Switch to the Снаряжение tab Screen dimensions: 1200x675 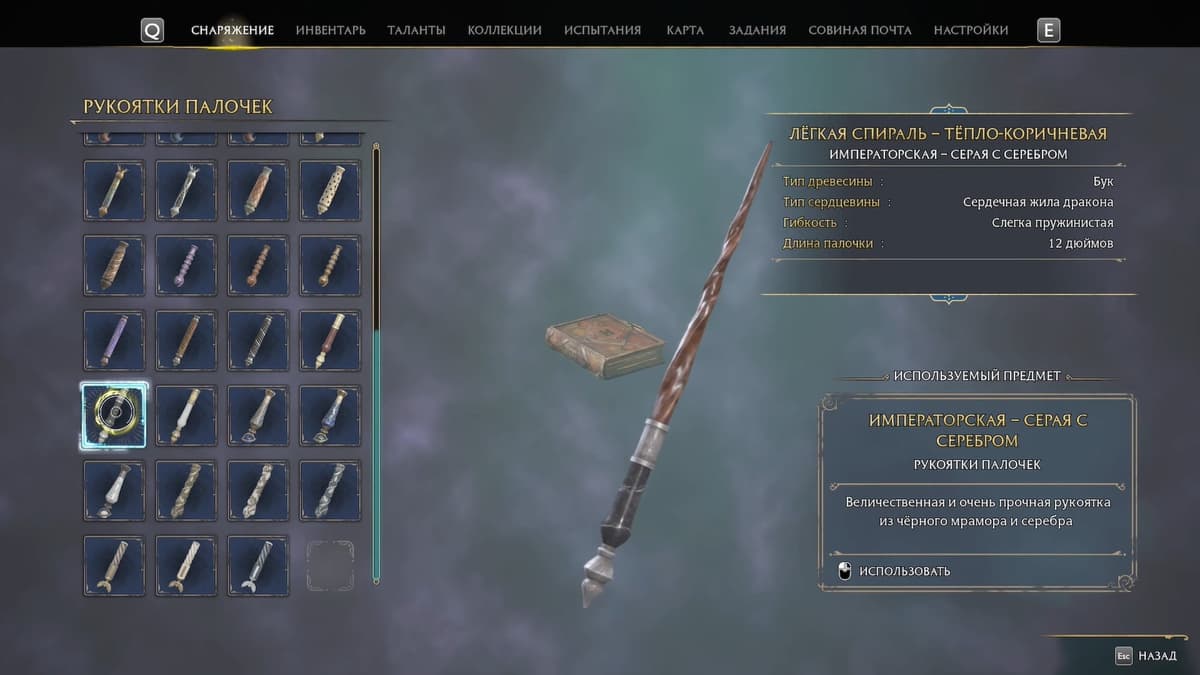pos(232,30)
